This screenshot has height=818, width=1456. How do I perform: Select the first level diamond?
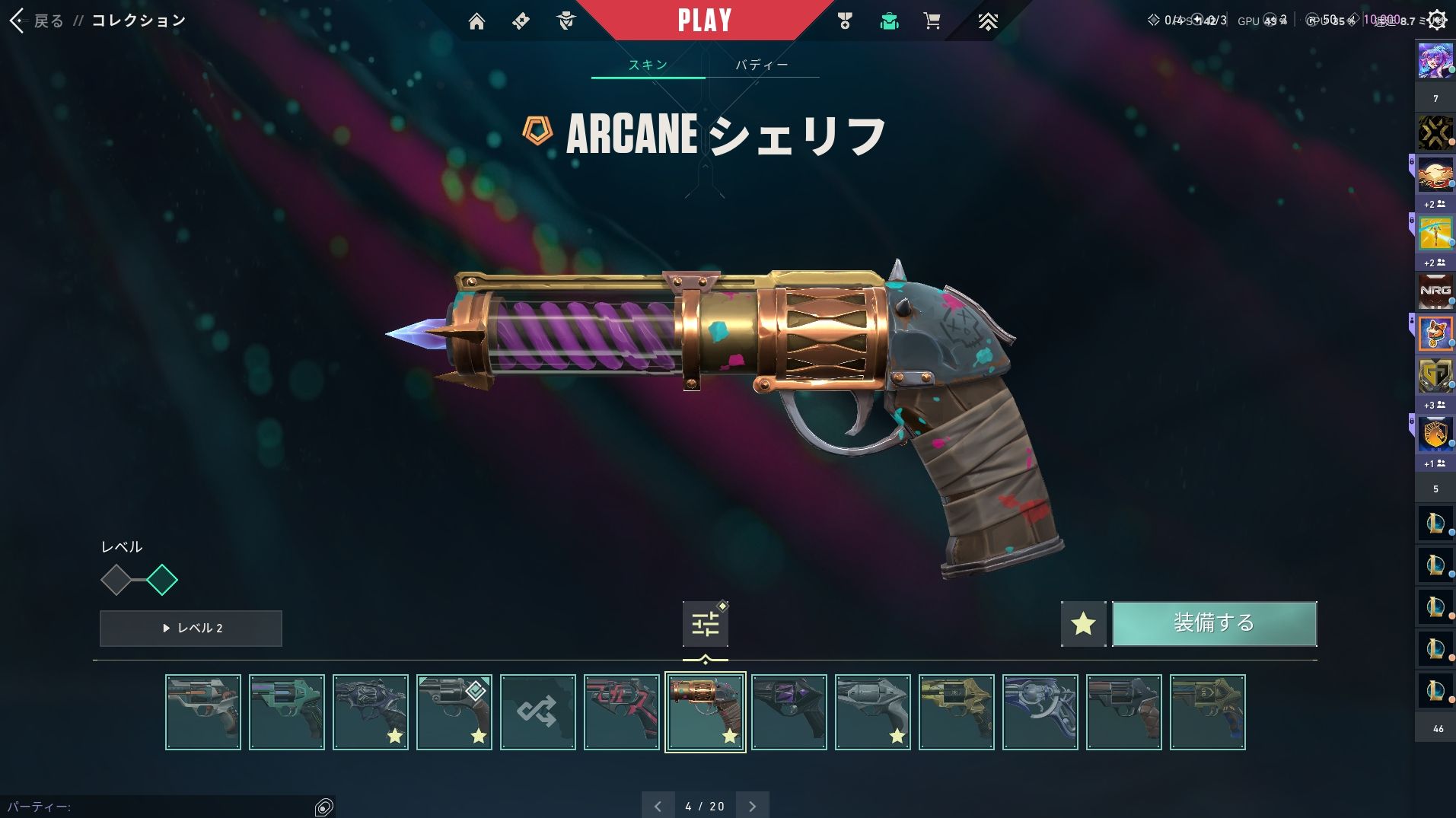[x=116, y=580]
